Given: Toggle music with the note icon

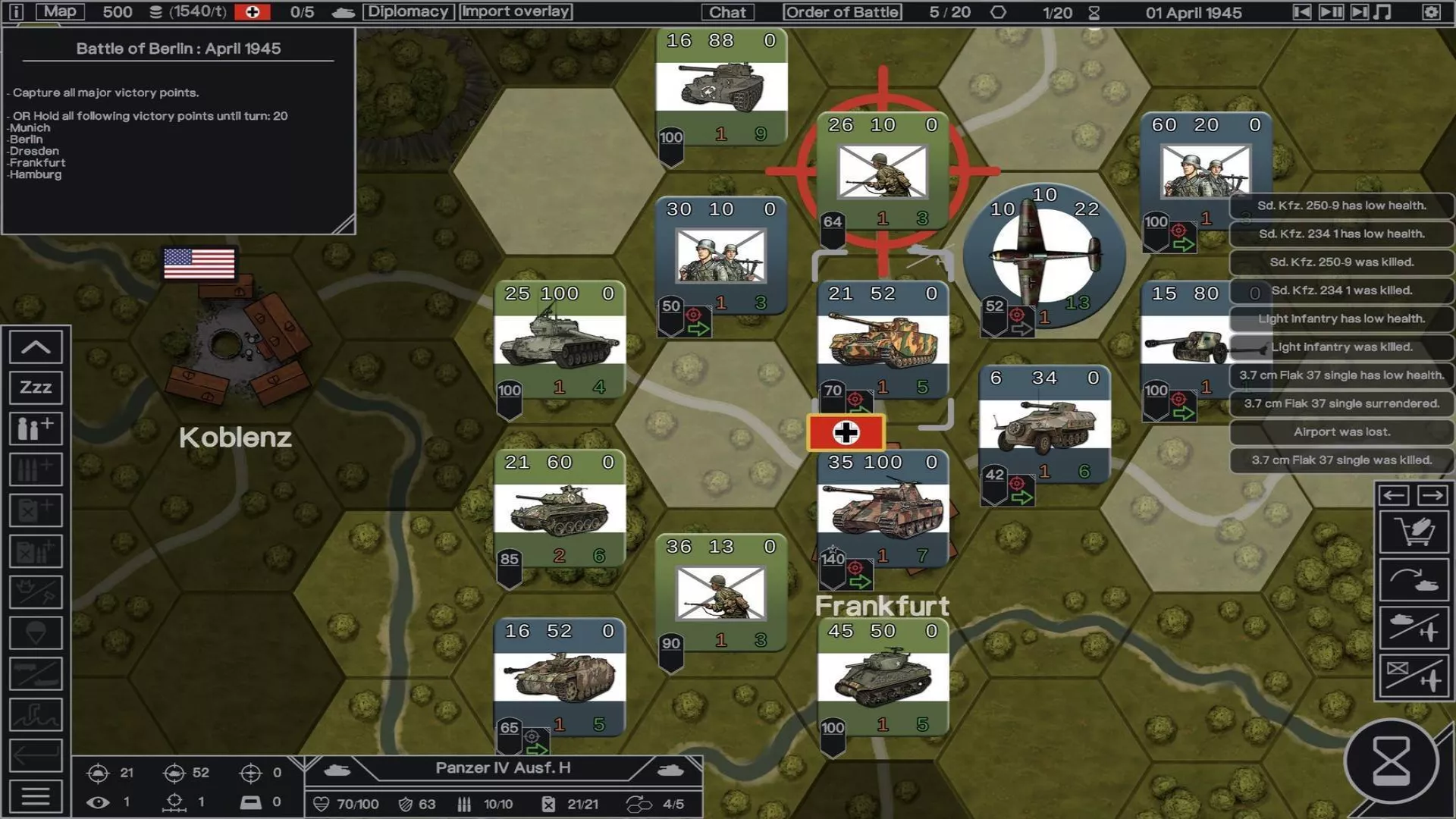Looking at the screenshot, I should click(x=1383, y=12).
